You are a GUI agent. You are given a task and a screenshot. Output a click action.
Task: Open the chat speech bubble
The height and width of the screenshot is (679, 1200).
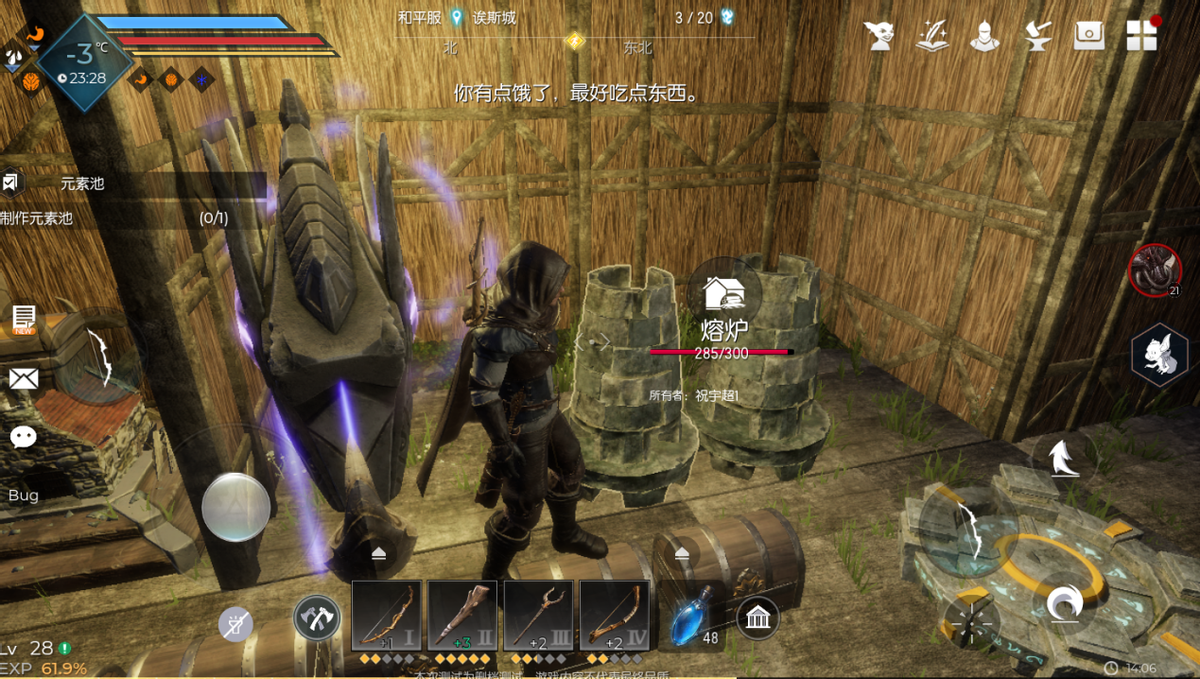point(23,437)
